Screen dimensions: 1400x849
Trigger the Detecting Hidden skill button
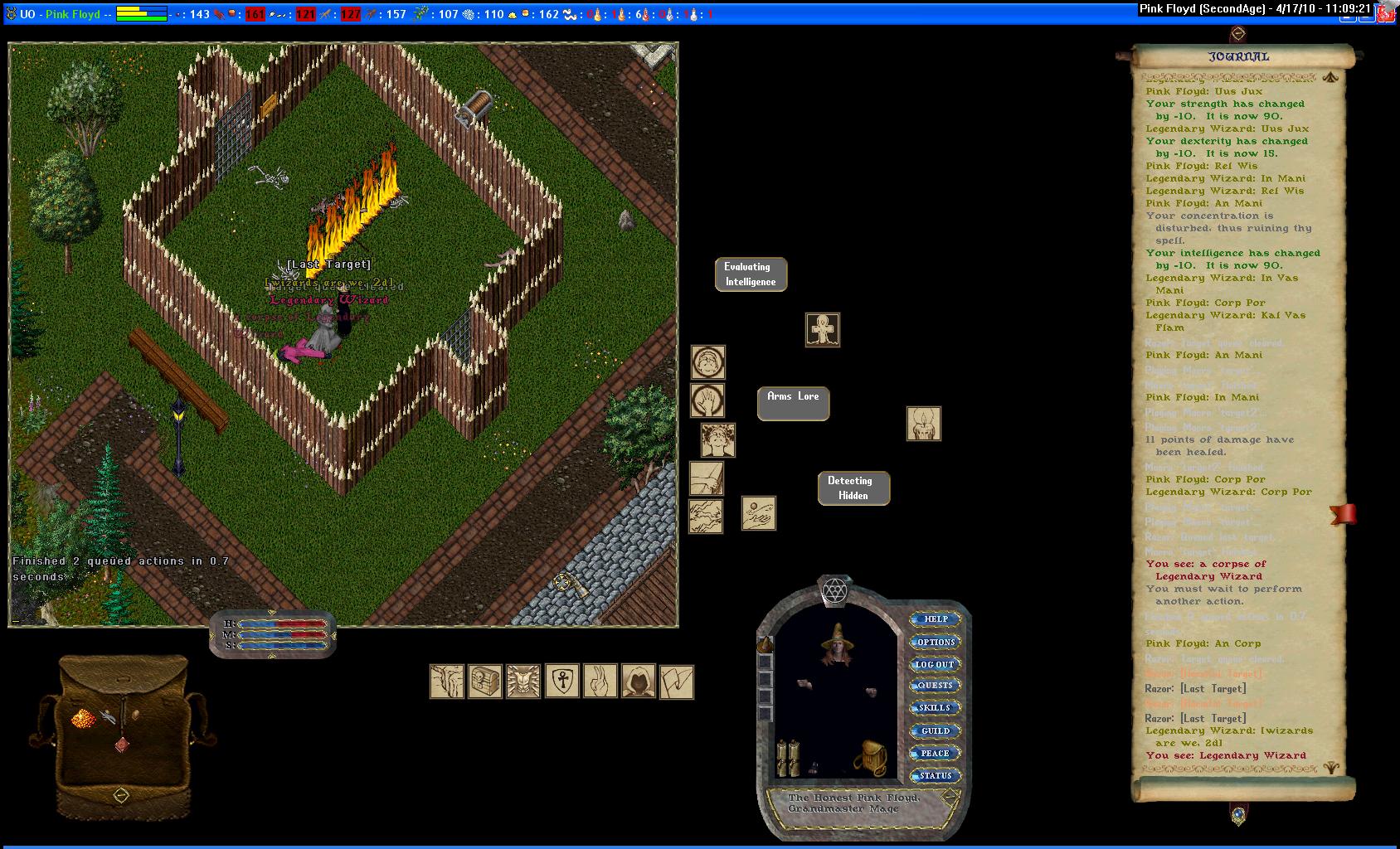coord(853,488)
